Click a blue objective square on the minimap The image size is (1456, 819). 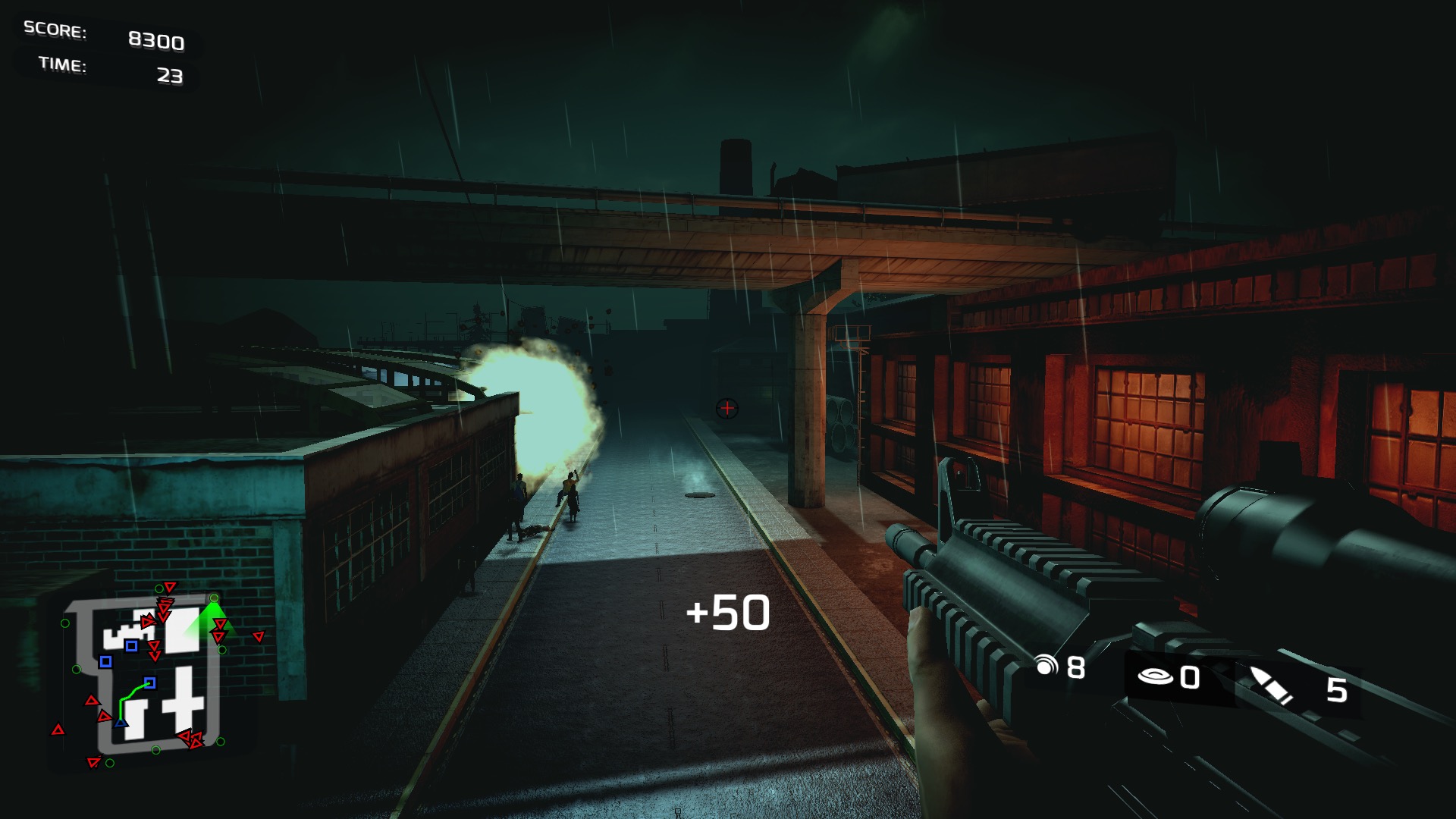coord(131,647)
